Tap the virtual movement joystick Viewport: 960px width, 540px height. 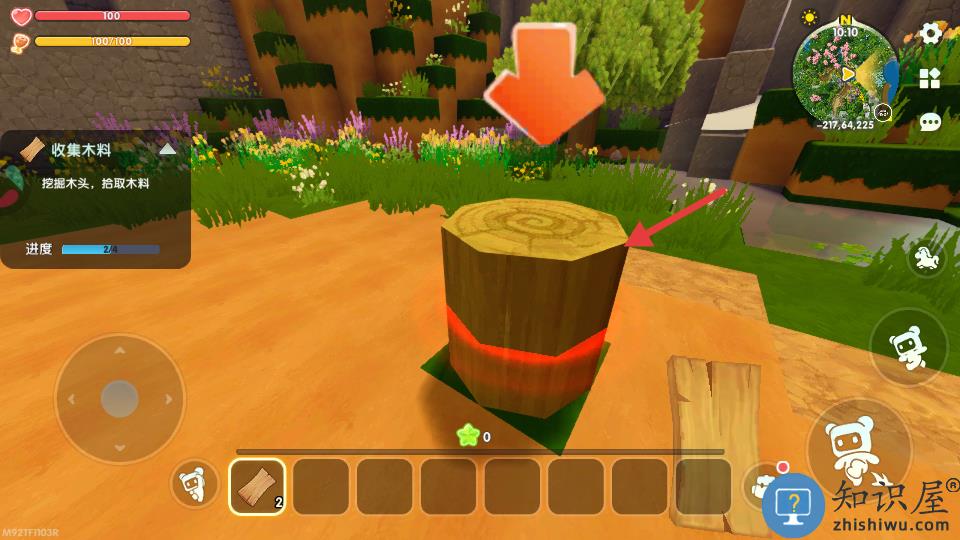119,397
